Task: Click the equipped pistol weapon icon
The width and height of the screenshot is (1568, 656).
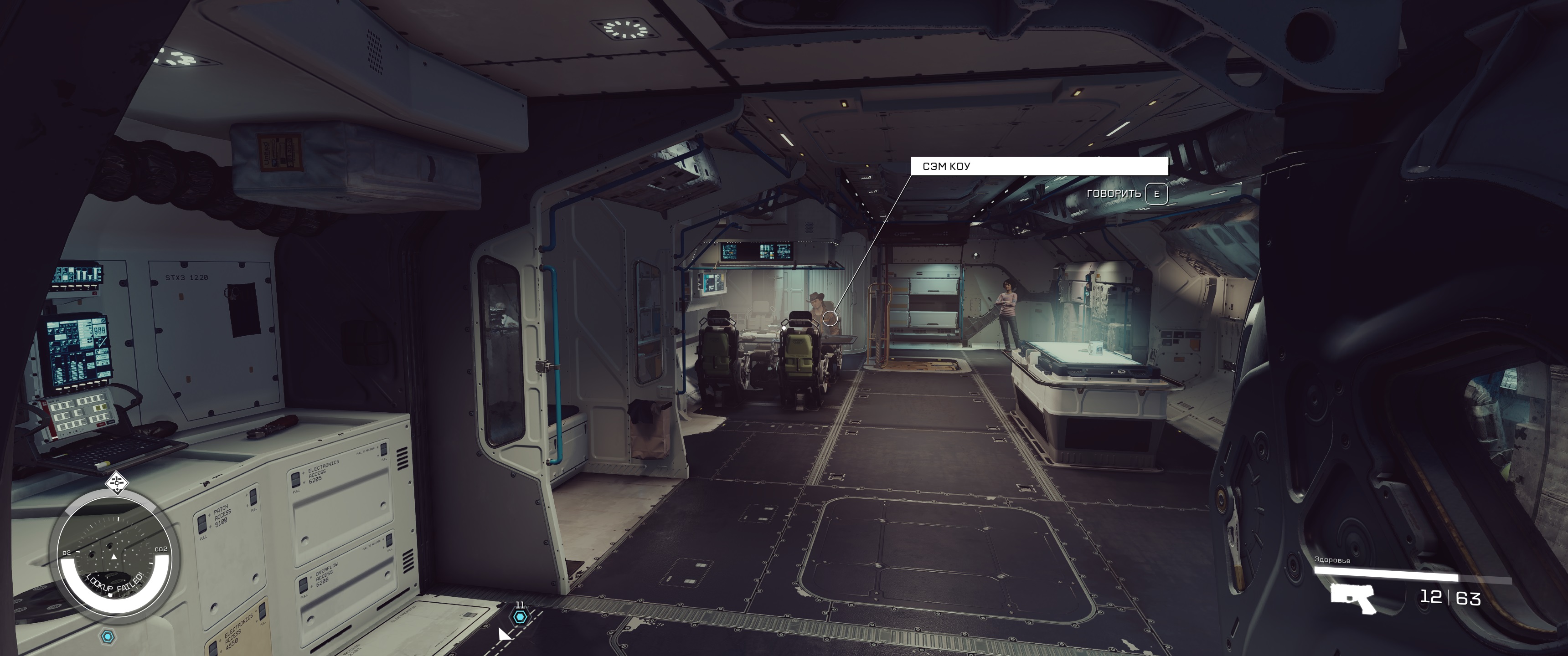Action: [1352, 598]
